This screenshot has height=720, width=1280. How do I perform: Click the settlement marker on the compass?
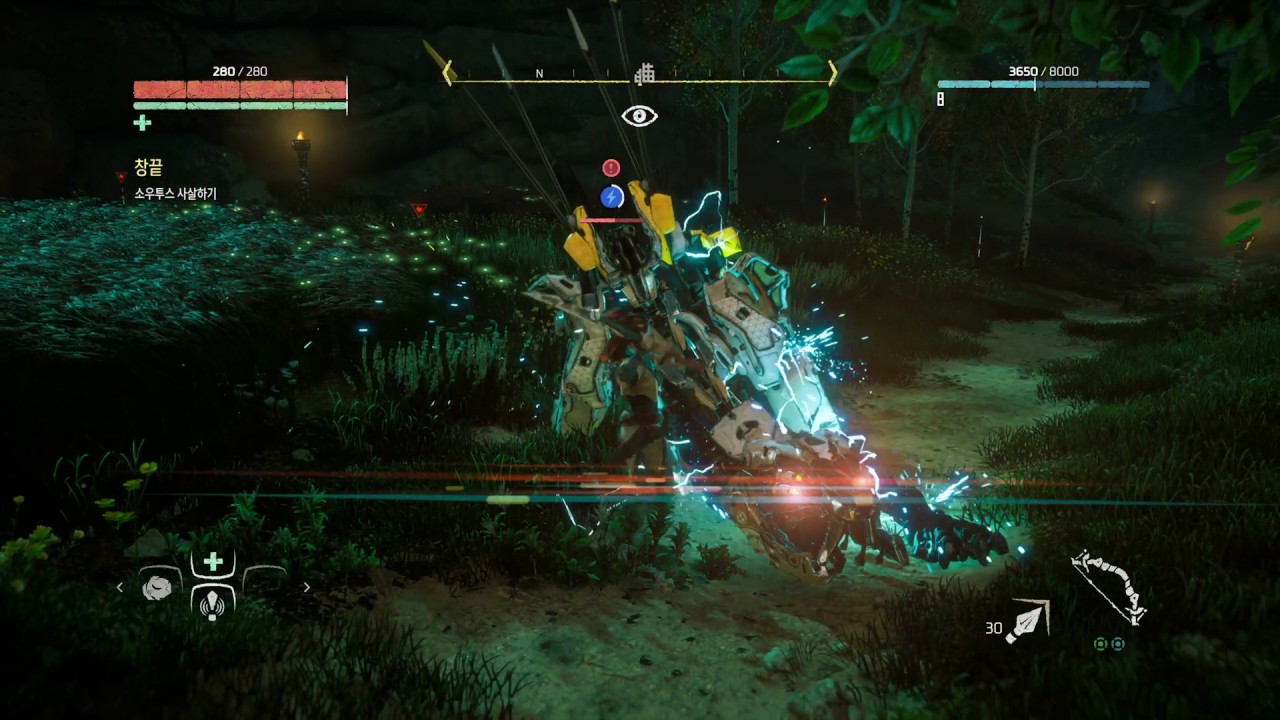coord(645,73)
